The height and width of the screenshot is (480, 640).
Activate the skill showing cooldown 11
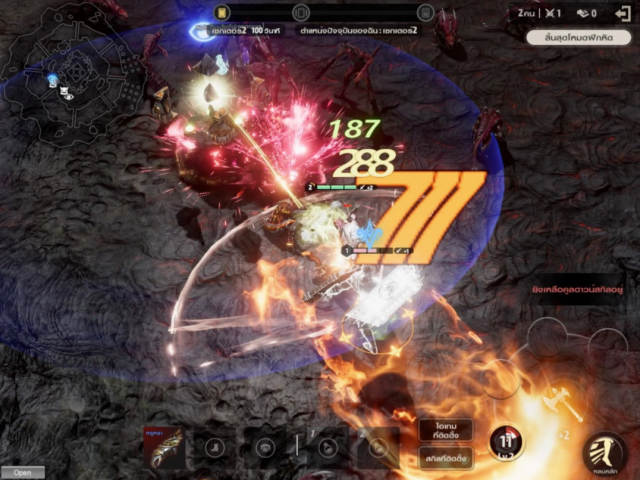(507, 443)
